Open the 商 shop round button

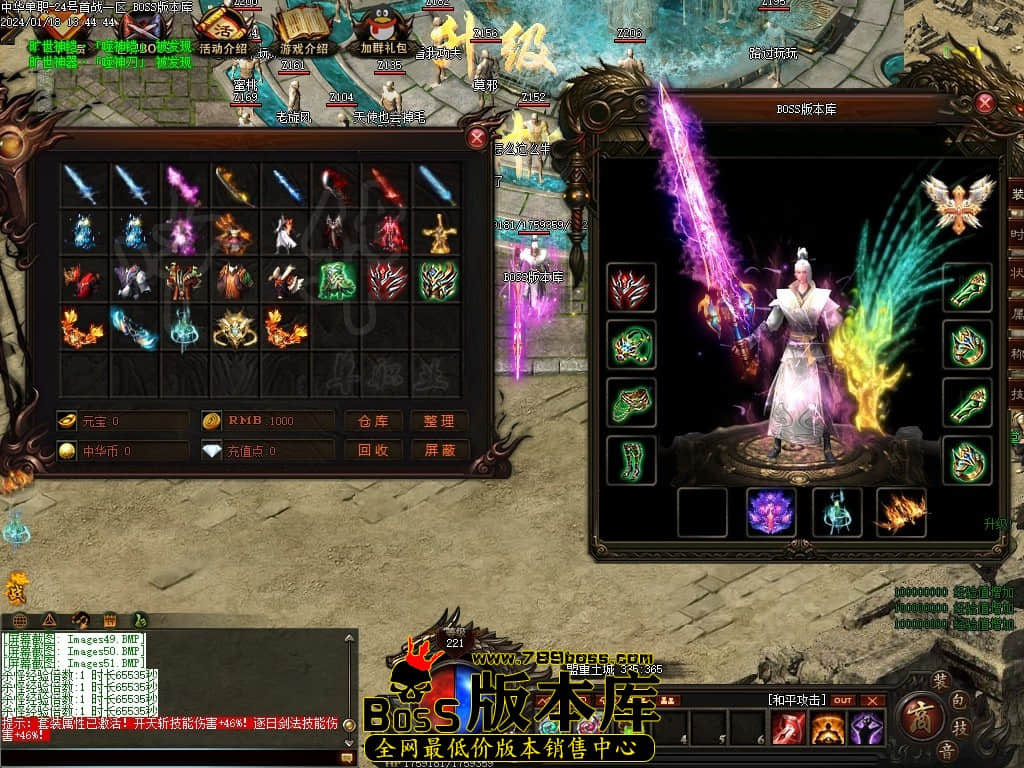pos(916,717)
